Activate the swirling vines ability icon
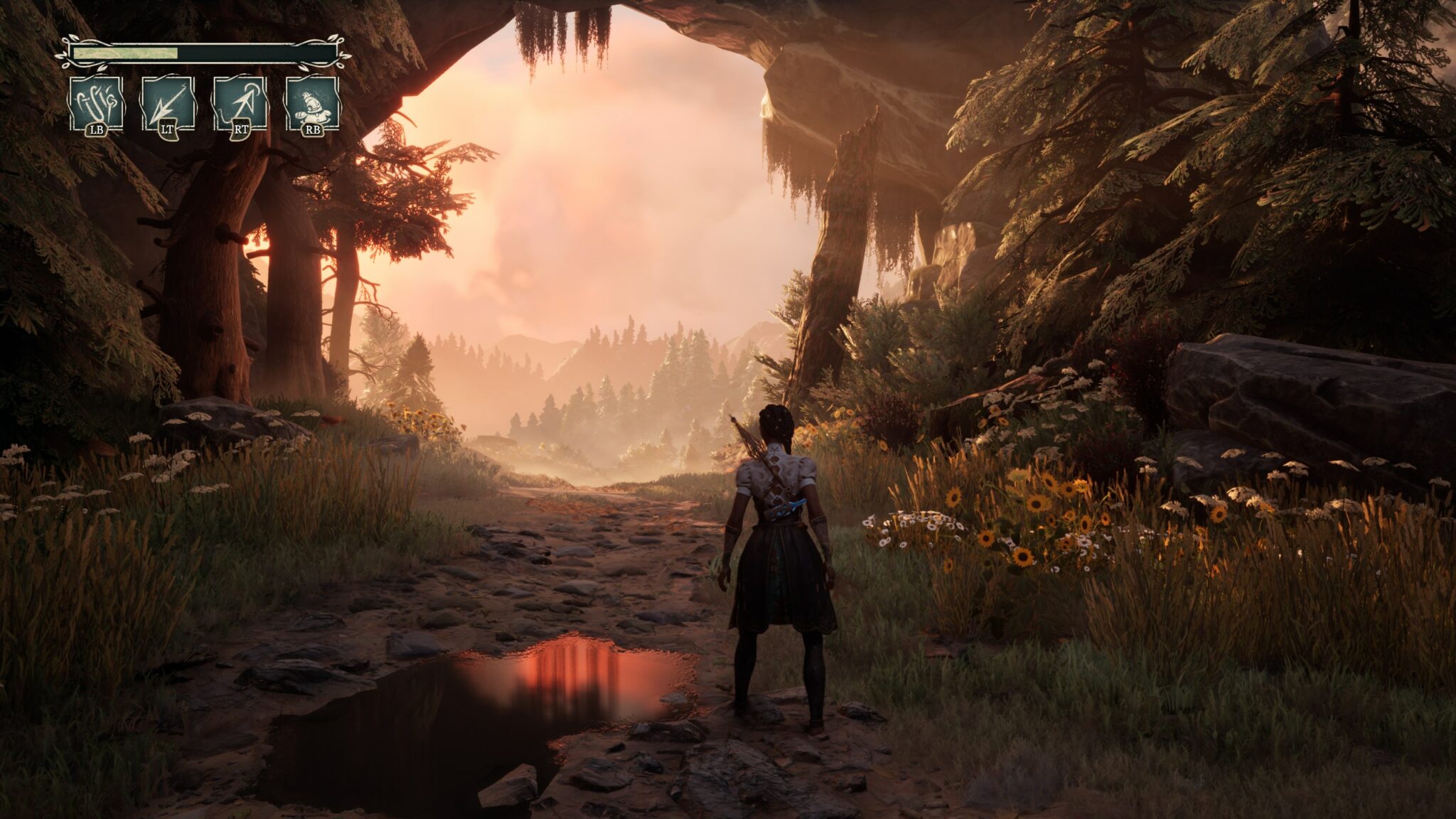Screen dimensions: 1456x819 point(96,105)
